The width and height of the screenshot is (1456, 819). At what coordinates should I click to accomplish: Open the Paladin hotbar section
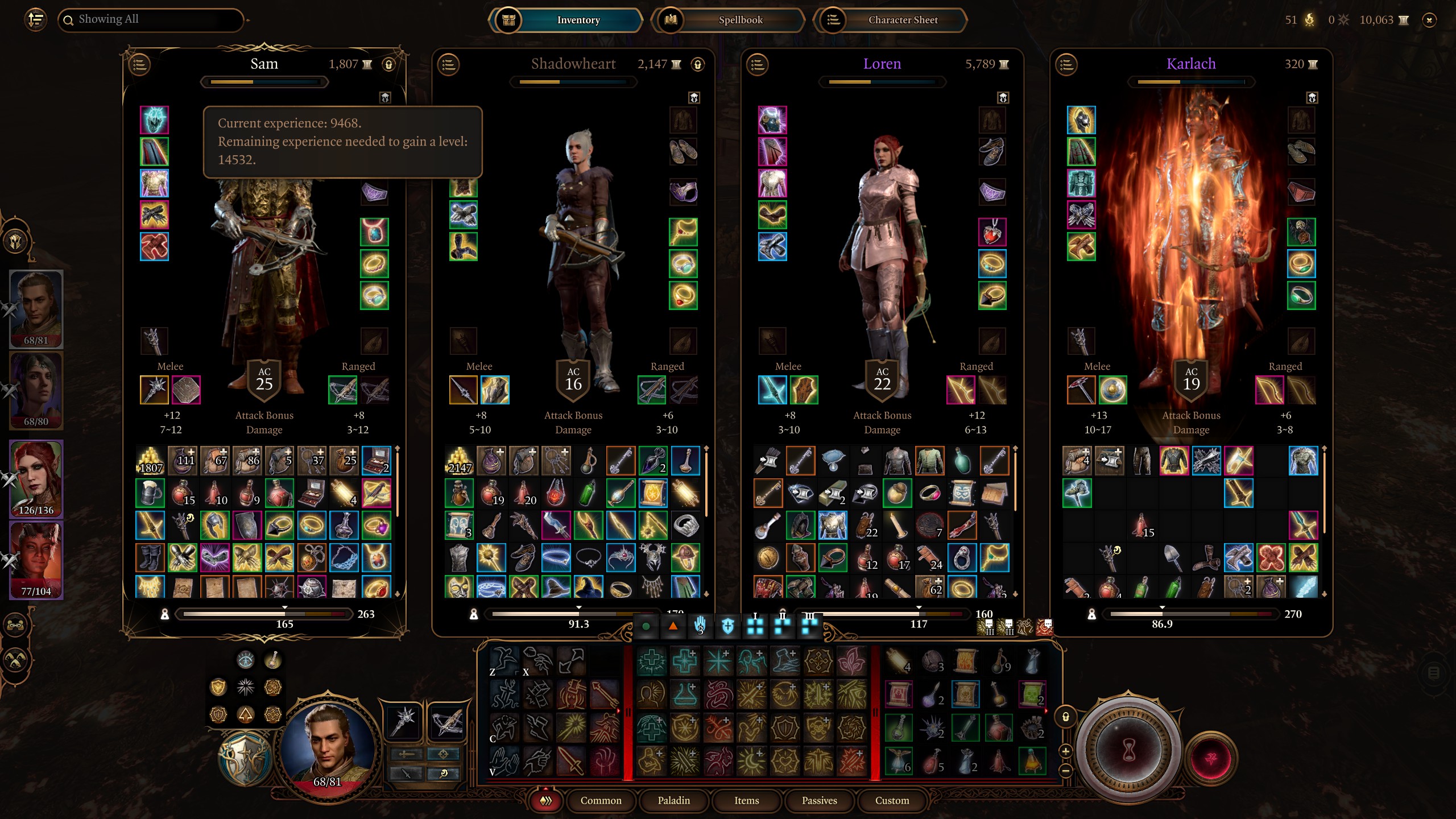tap(674, 800)
